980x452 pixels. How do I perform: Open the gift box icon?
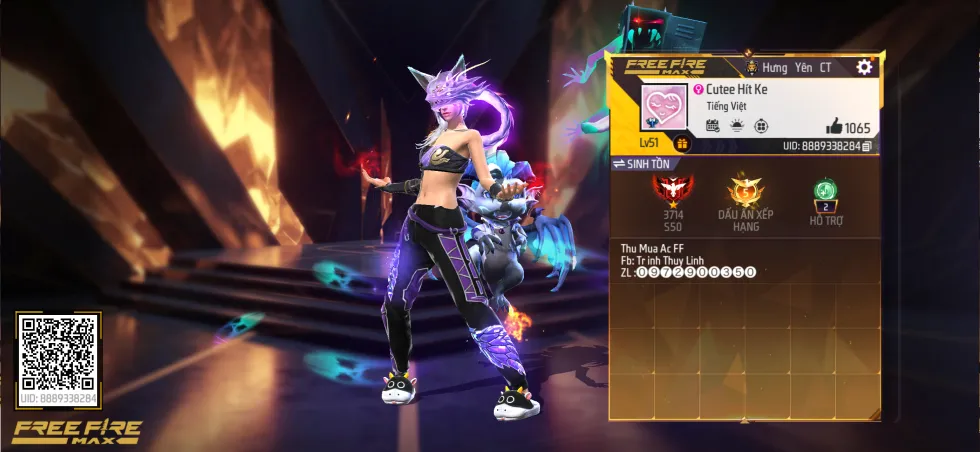(682, 144)
